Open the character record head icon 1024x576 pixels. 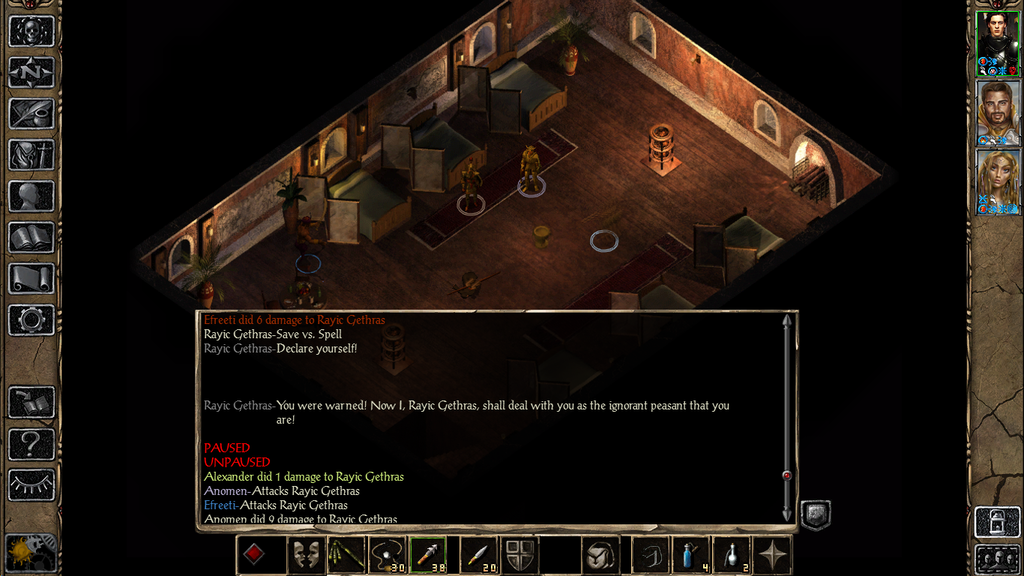31,196
